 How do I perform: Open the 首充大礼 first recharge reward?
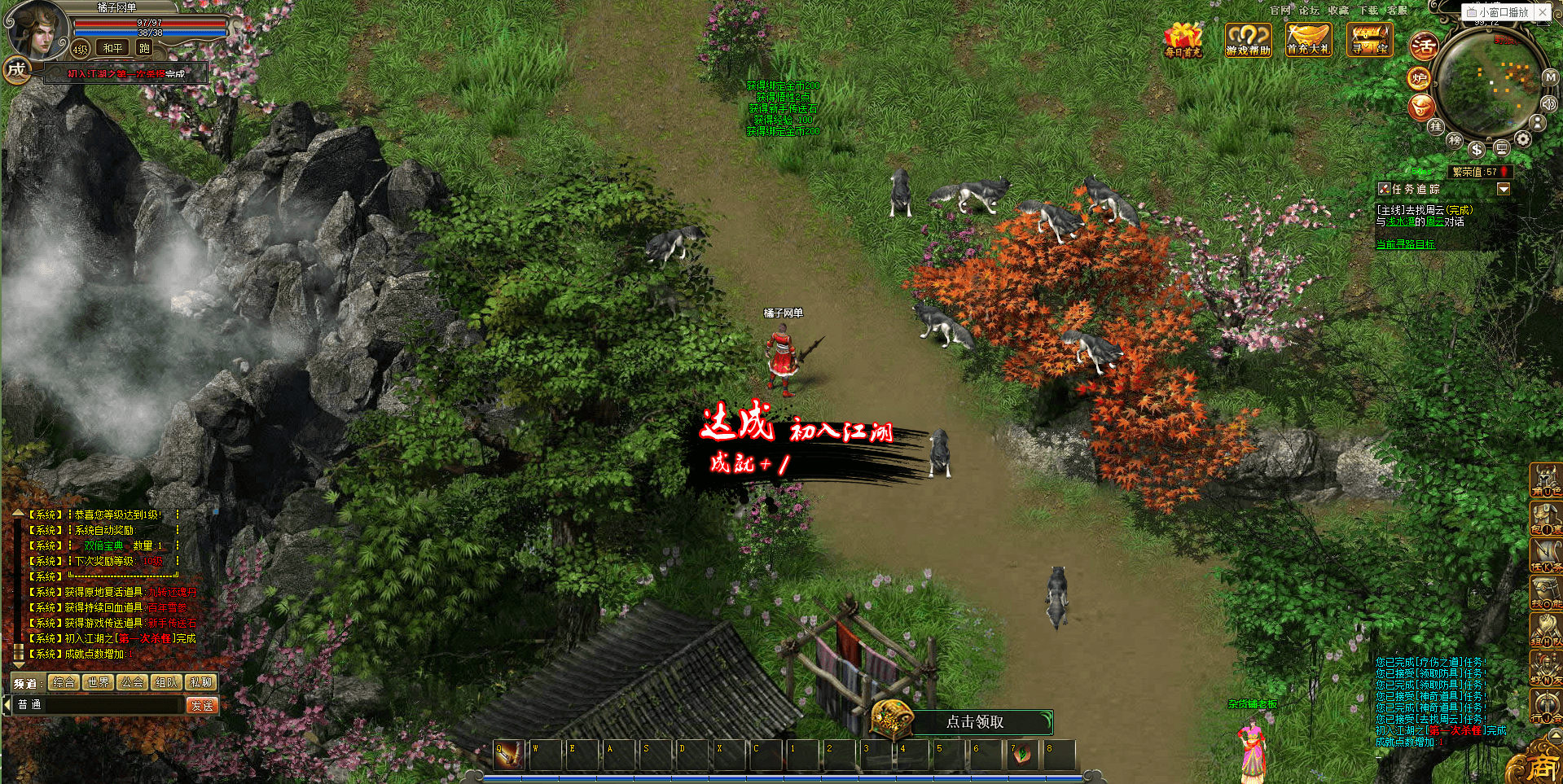[1308, 39]
